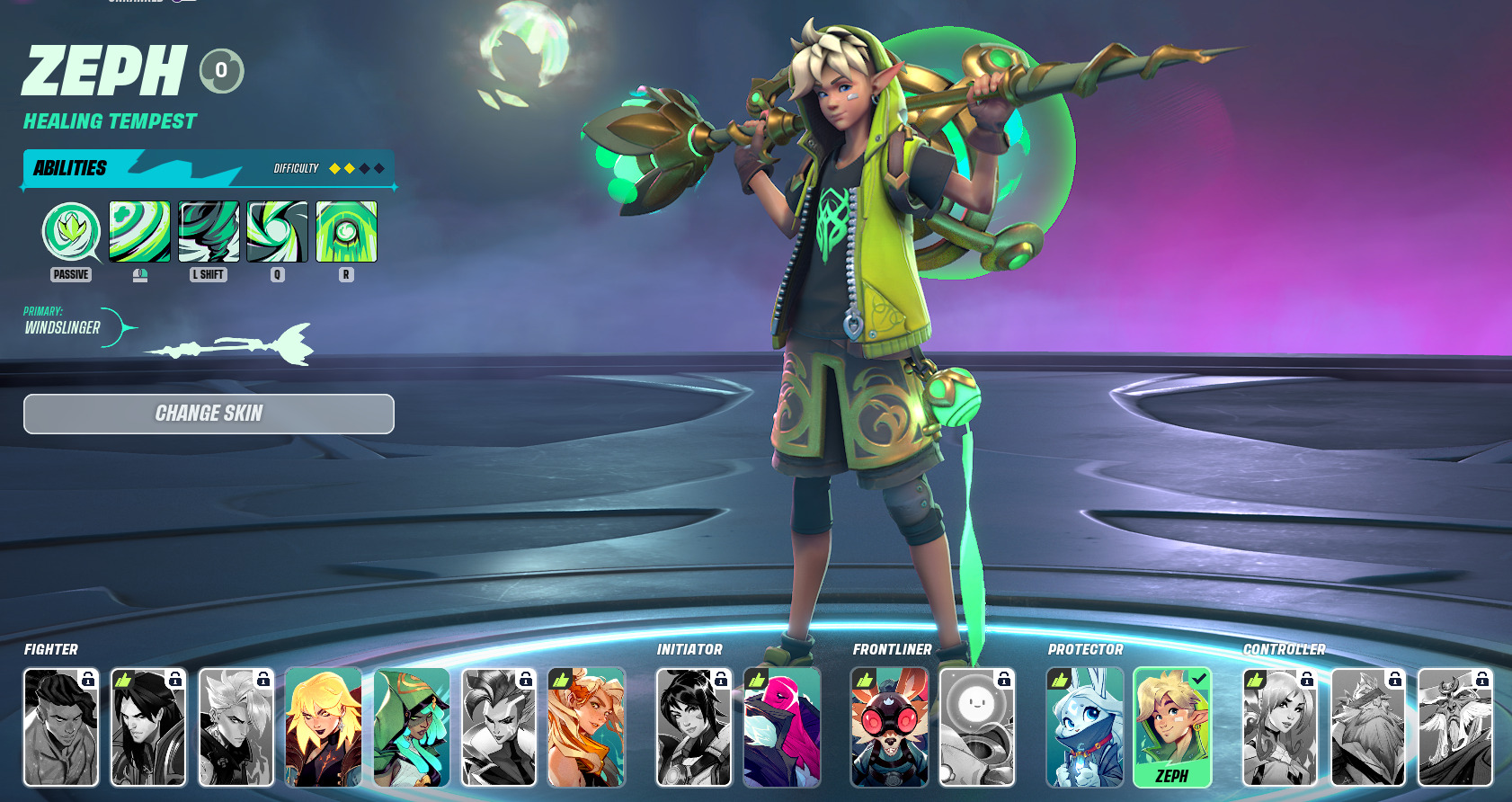The height and width of the screenshot is (802, 1512).
Task: Choose the pink-hooded initiator portrait
Action: point(782,726)
